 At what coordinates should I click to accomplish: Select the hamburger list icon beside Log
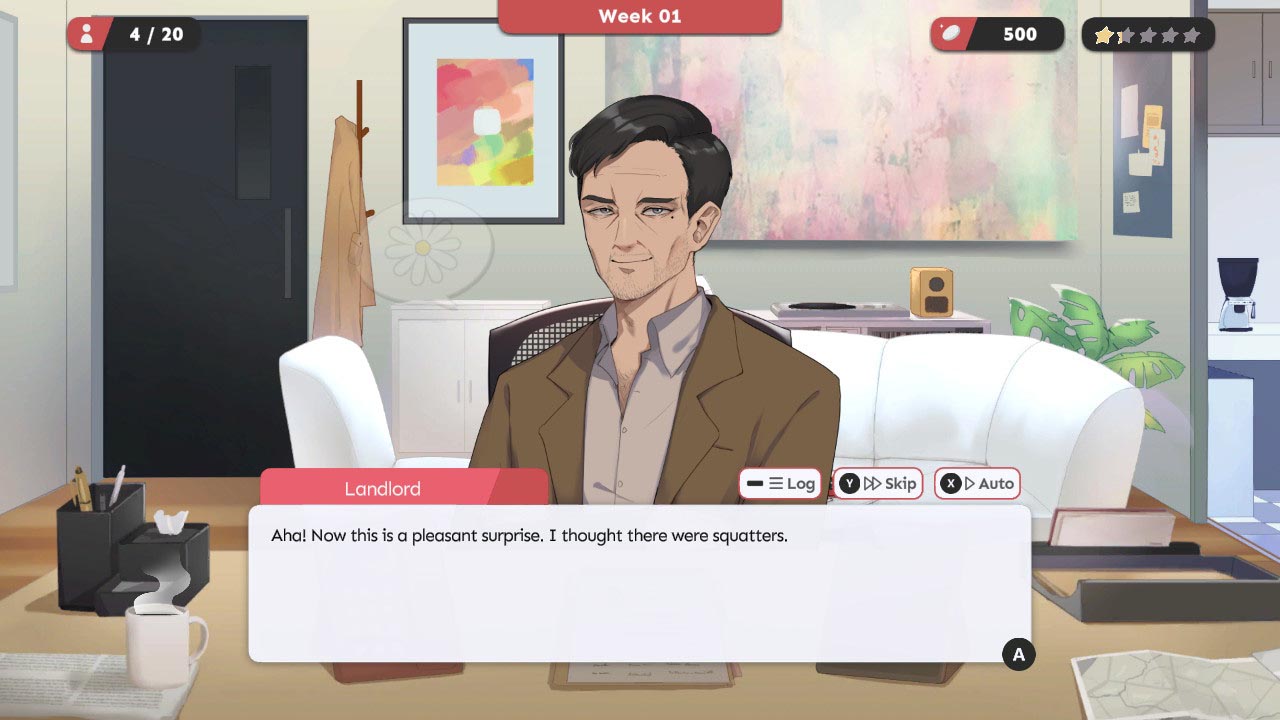click(x=777, y=483)
